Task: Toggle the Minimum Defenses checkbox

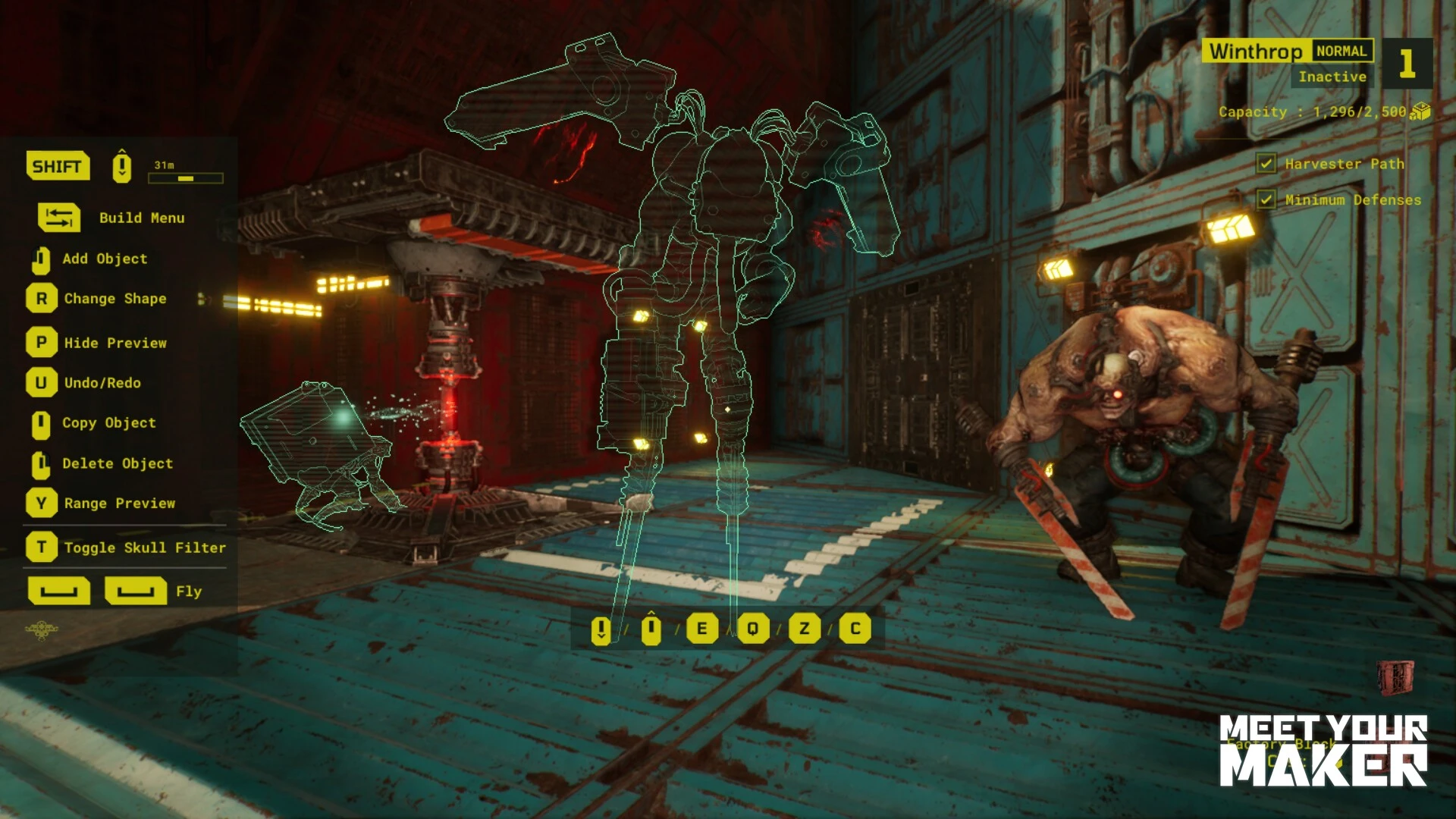Action: (x=1266, y=199)
